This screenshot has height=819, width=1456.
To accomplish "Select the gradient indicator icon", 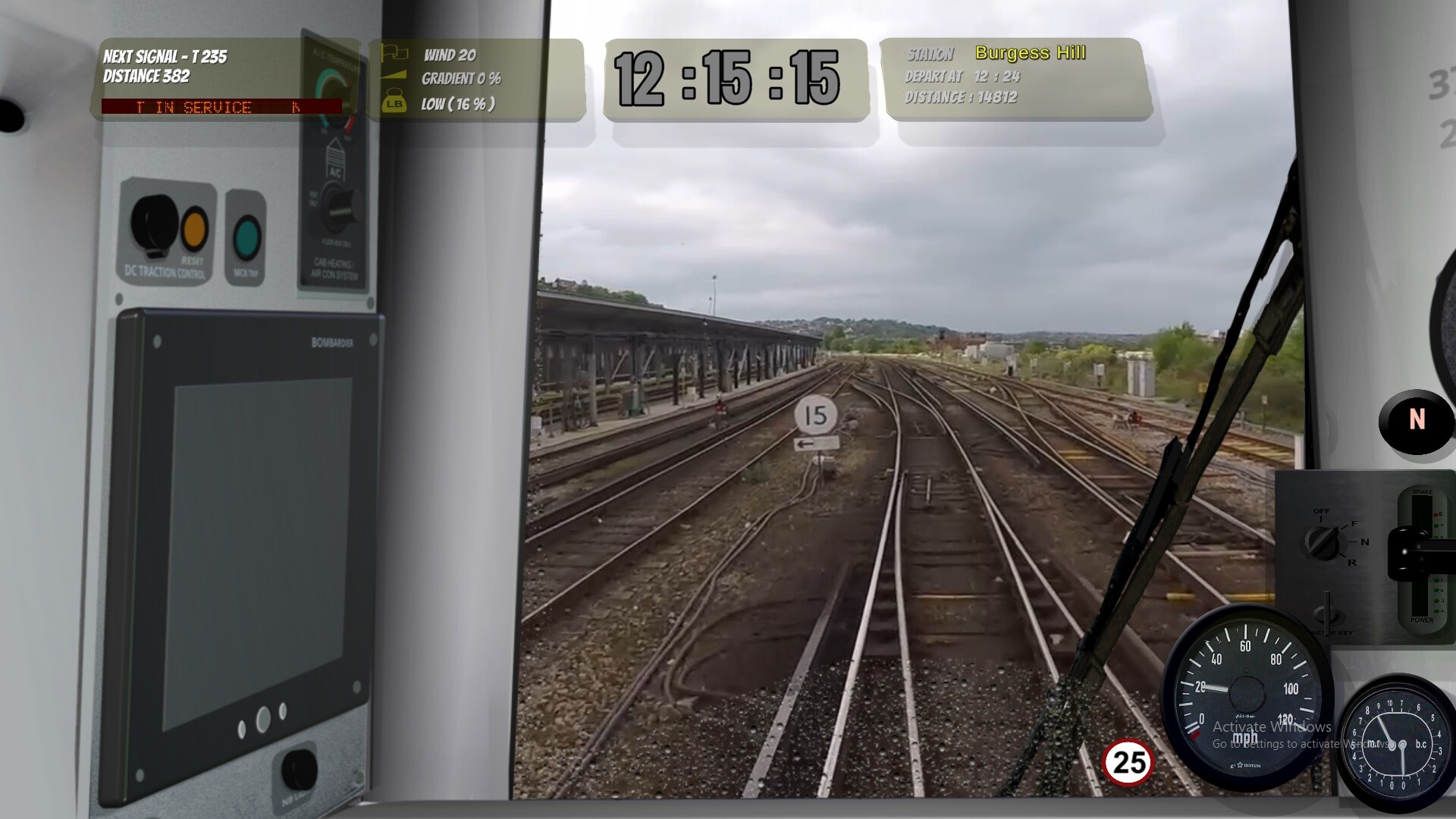I will click(394, 74).
